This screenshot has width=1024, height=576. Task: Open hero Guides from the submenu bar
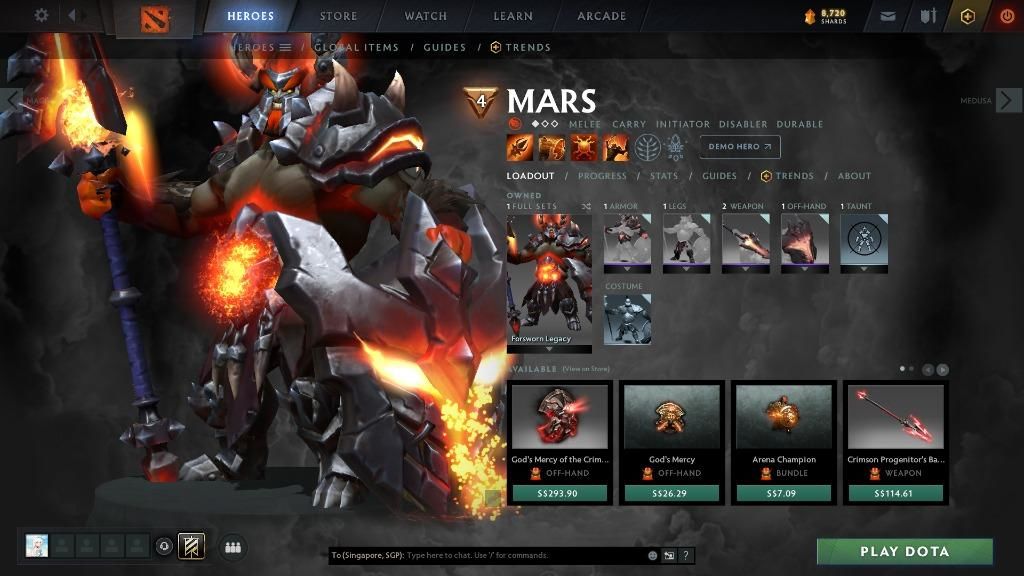point(444,47)
